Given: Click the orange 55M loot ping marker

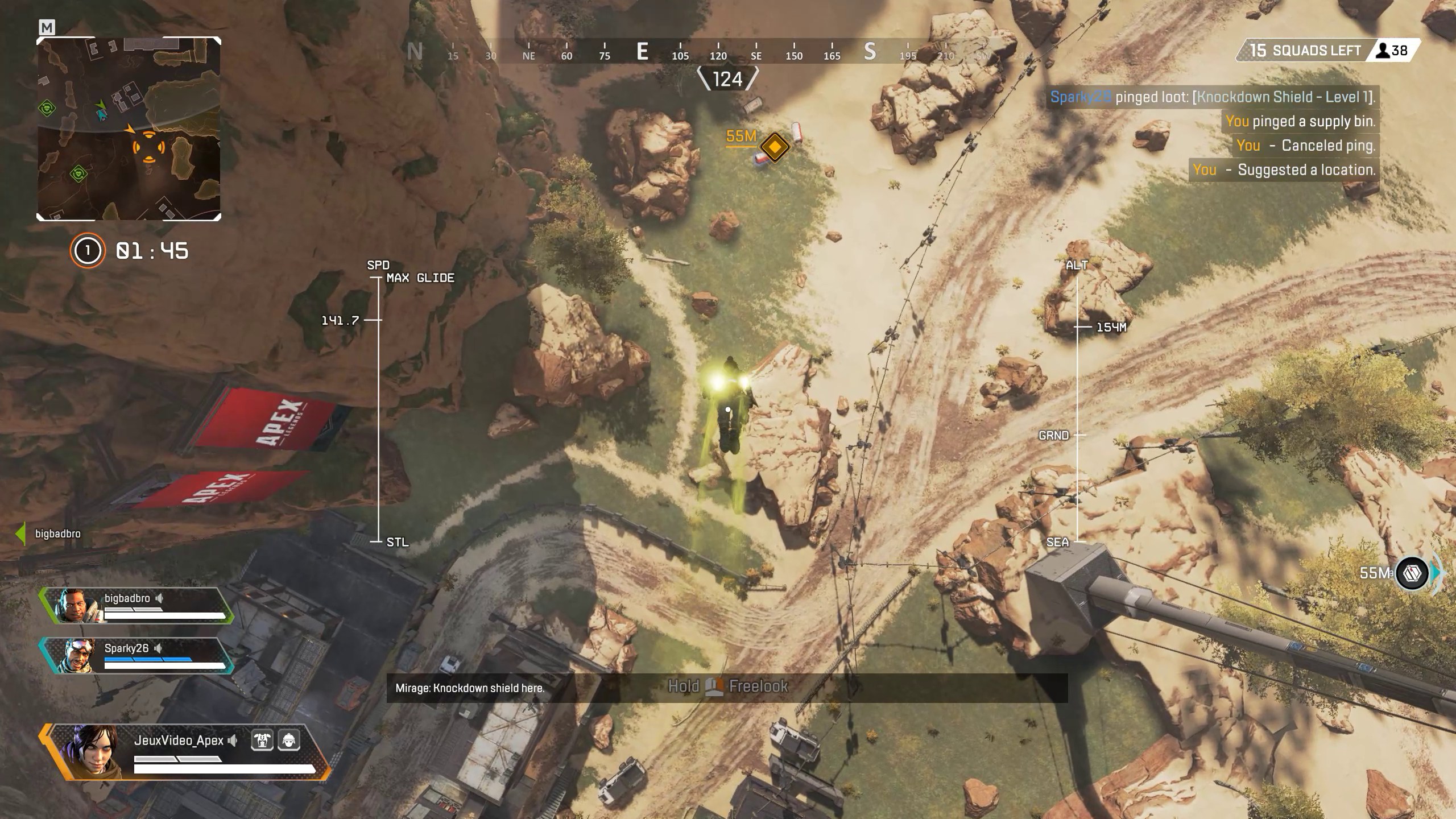Looking at the screenshot, I should click(775, 147).
